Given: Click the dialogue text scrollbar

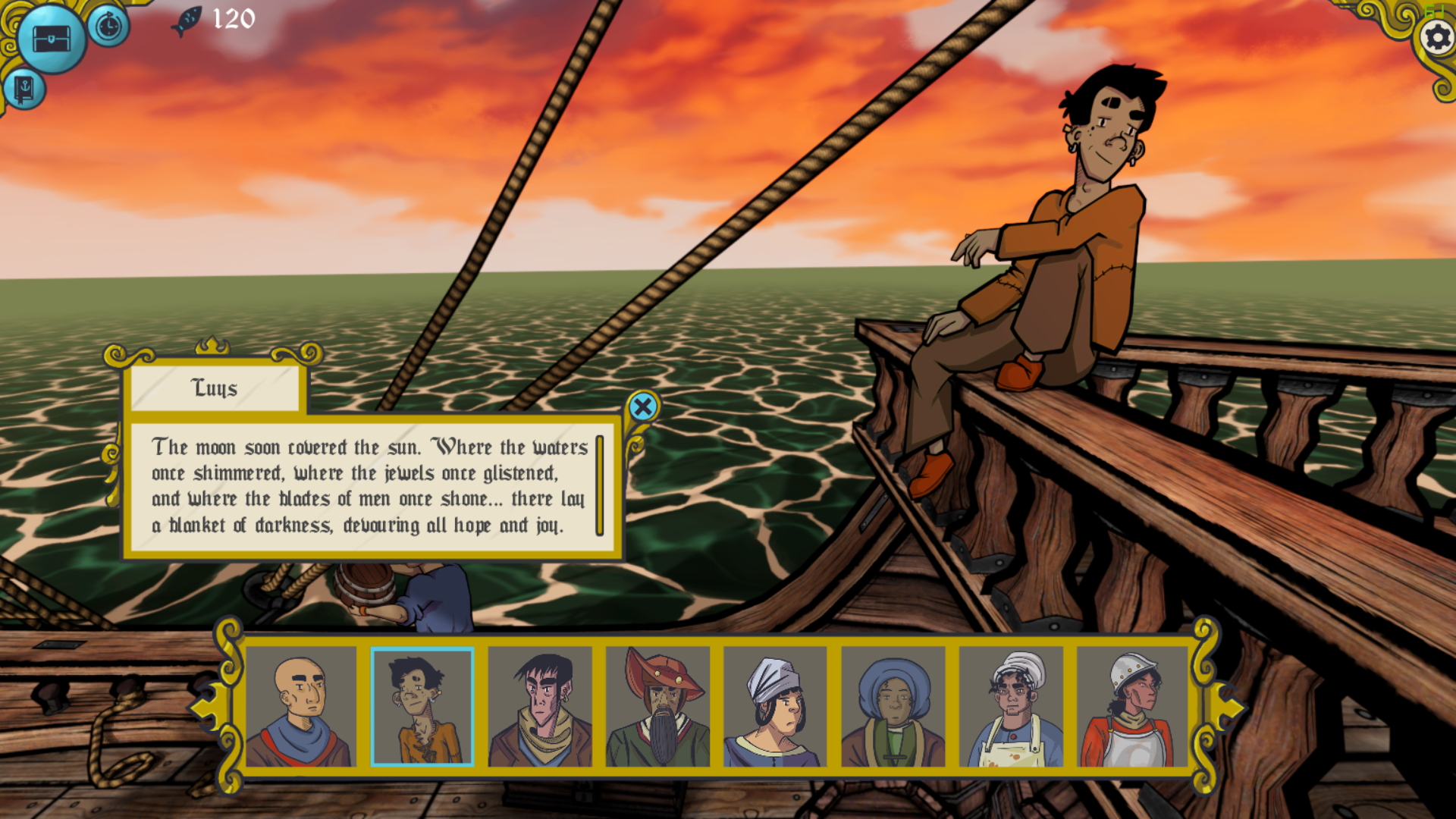Looking at the screenshot, I should (599, 486).
